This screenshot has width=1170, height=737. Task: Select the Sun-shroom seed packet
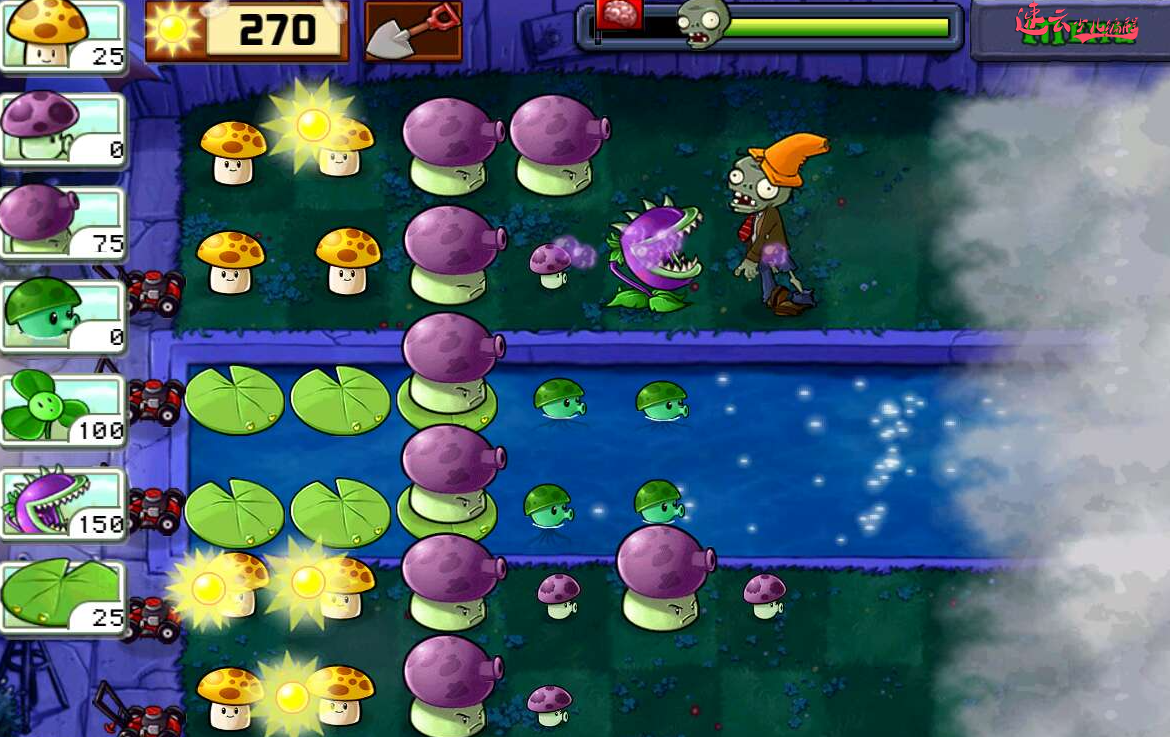coord(62,35)
